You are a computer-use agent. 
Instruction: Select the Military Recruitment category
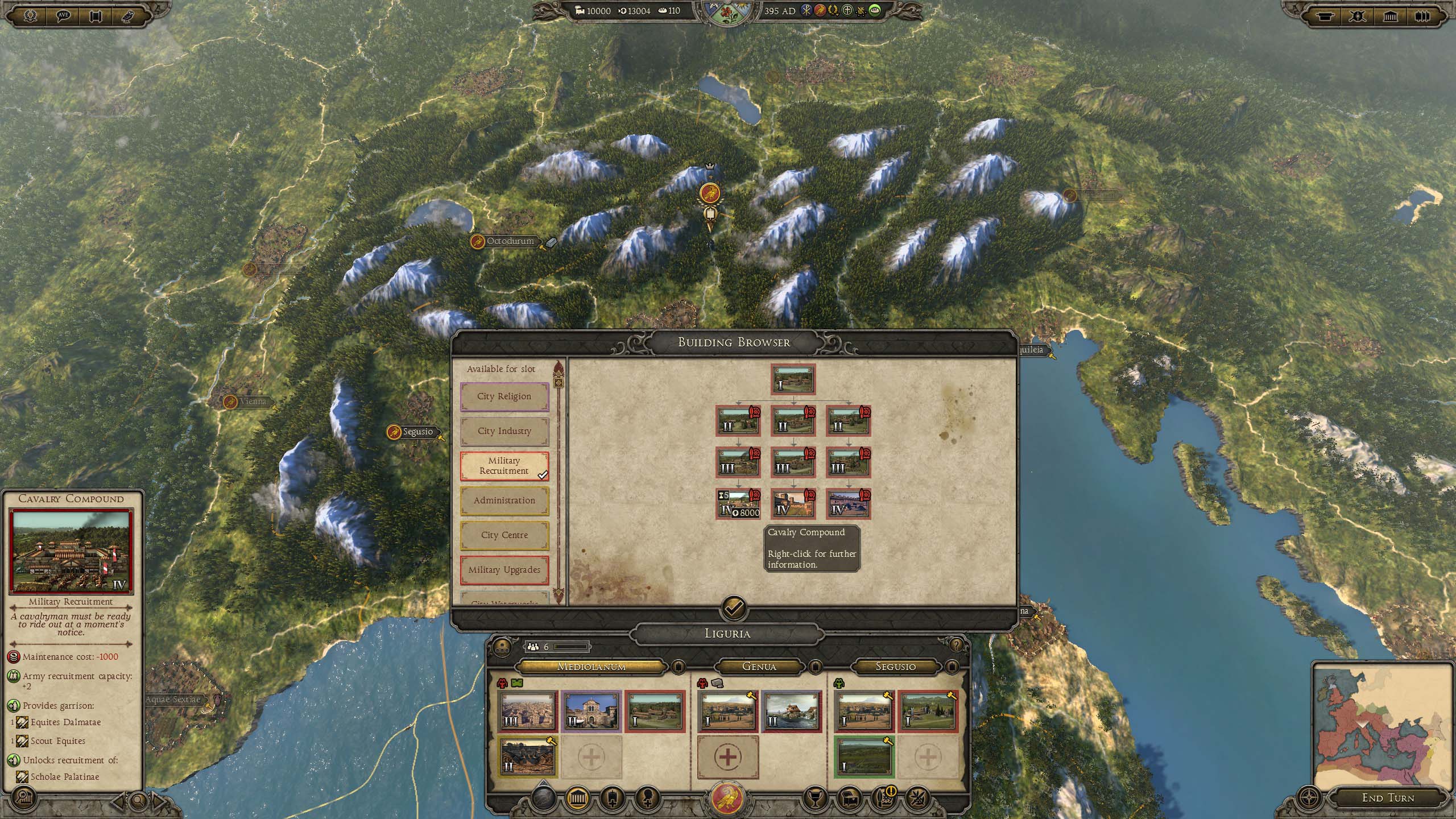[x=504, y=466]
